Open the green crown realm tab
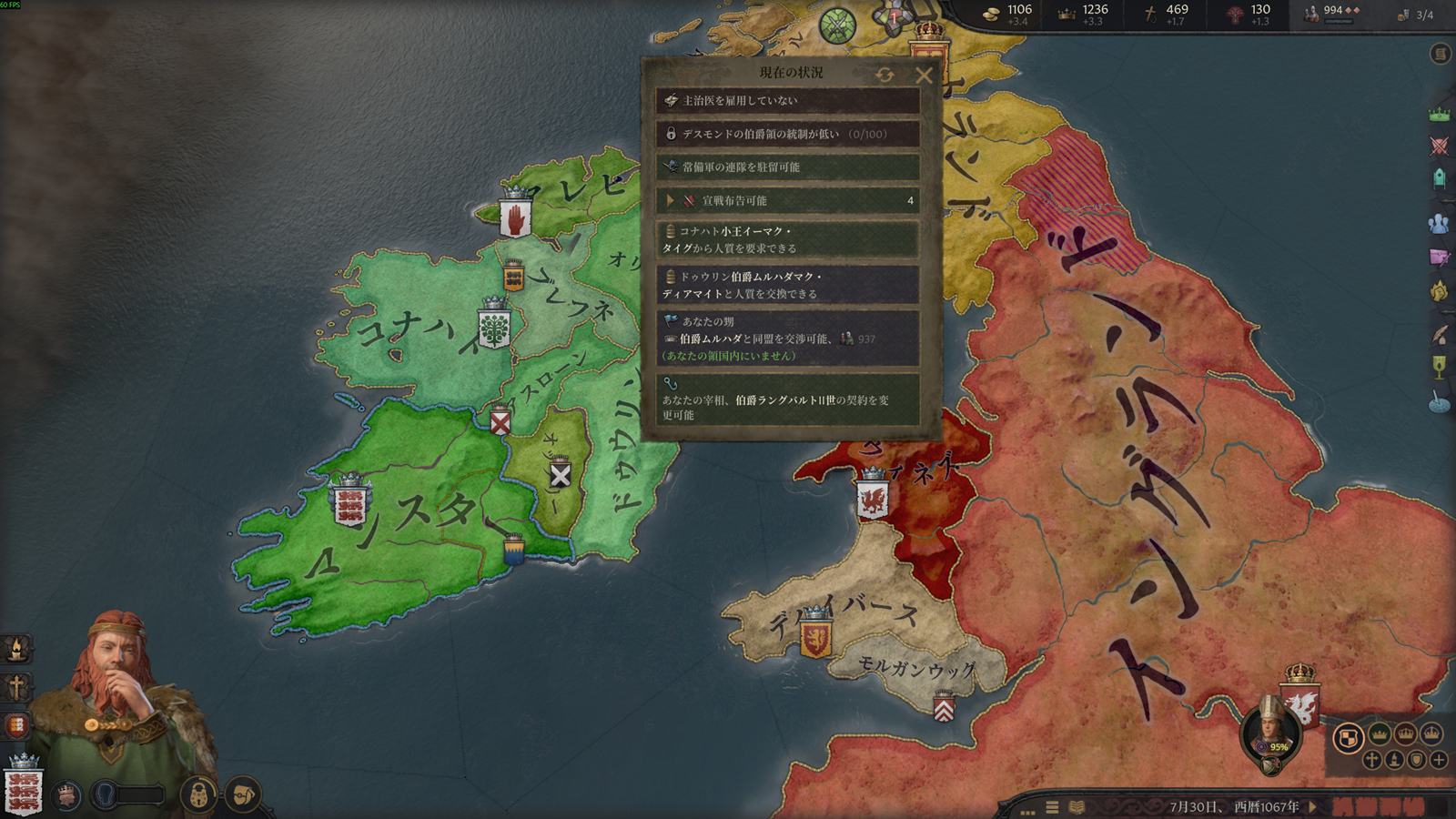The image size is (1456, 819). [x=1440, y=116]
